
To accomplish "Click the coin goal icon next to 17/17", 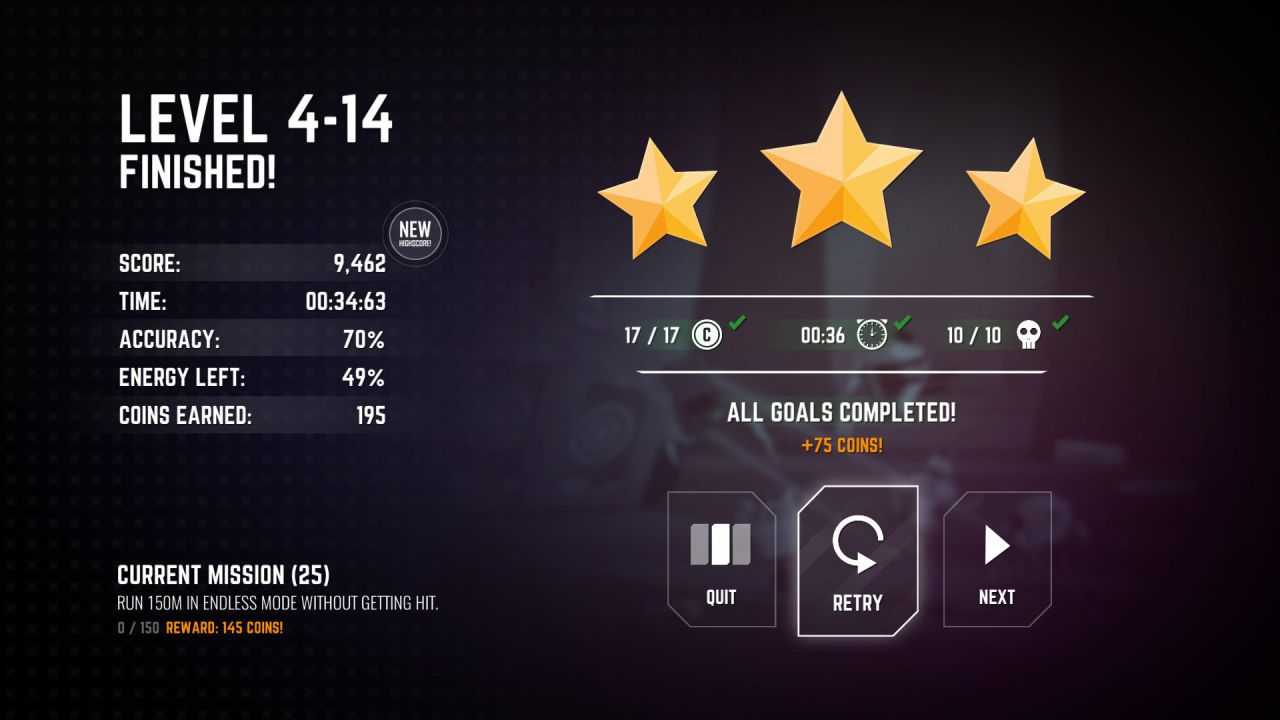I will click(706, 335).
